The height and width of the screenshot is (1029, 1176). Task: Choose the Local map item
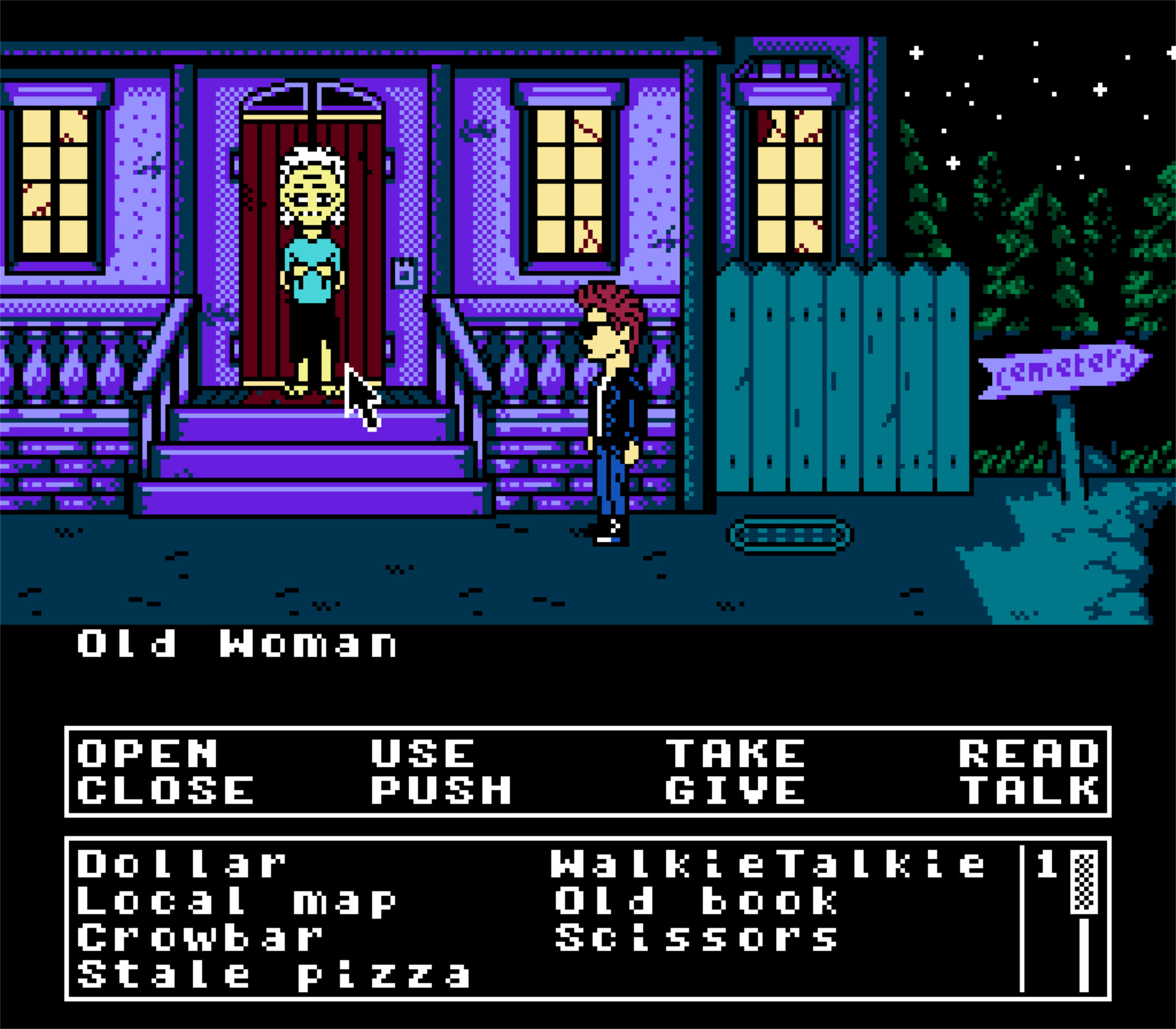coord(236,901)
